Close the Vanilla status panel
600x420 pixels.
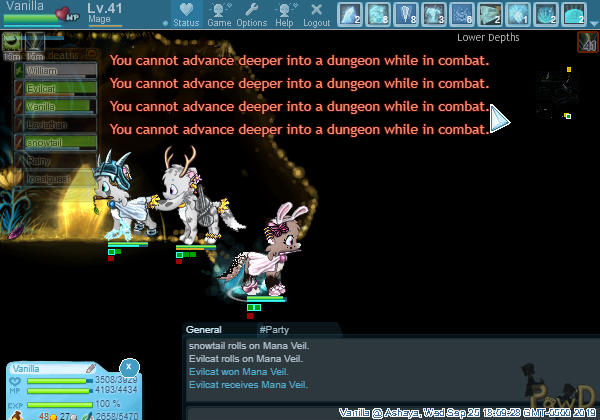(127, 367)
